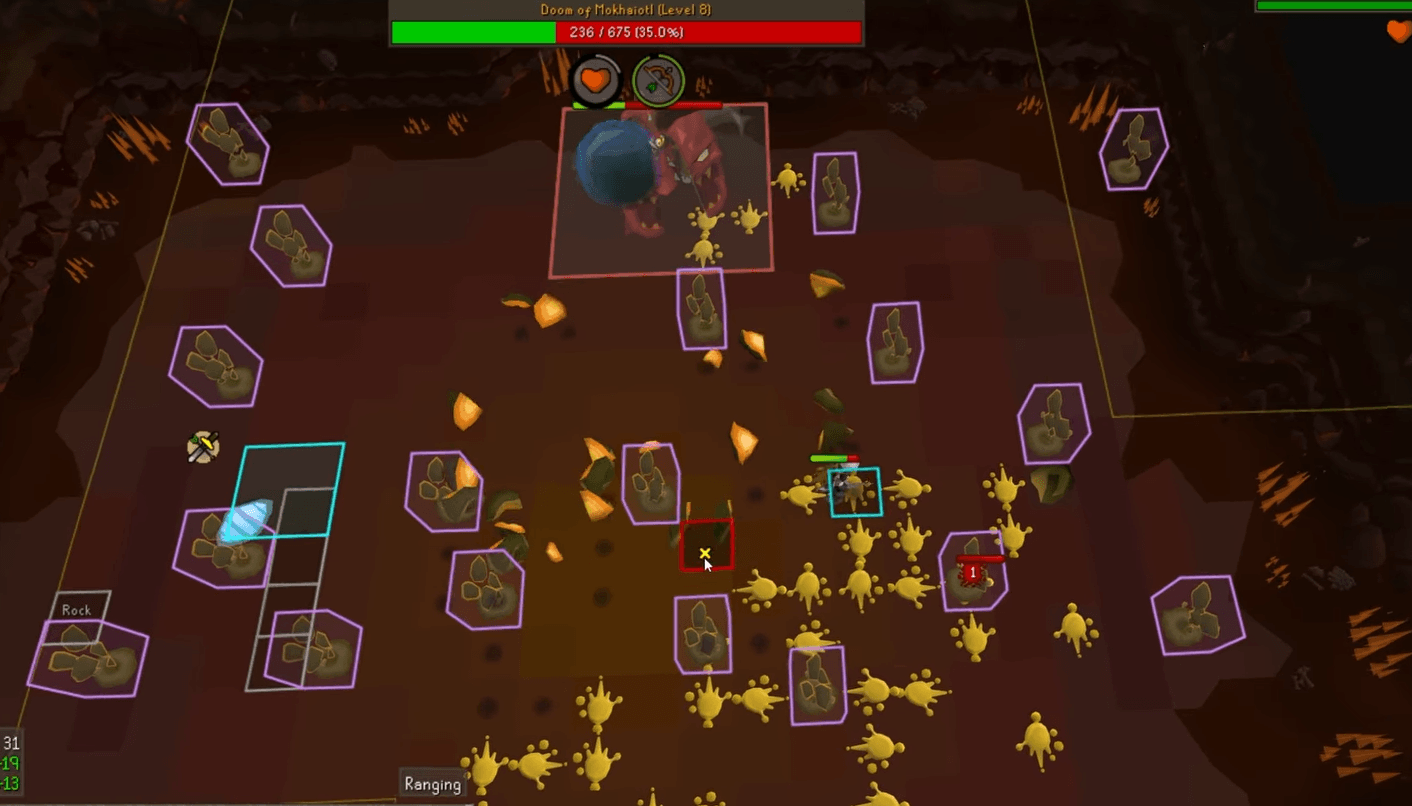Click the crossed-swords combat cursor icon
Screen dimensions: 1412x806
[201, 447]
